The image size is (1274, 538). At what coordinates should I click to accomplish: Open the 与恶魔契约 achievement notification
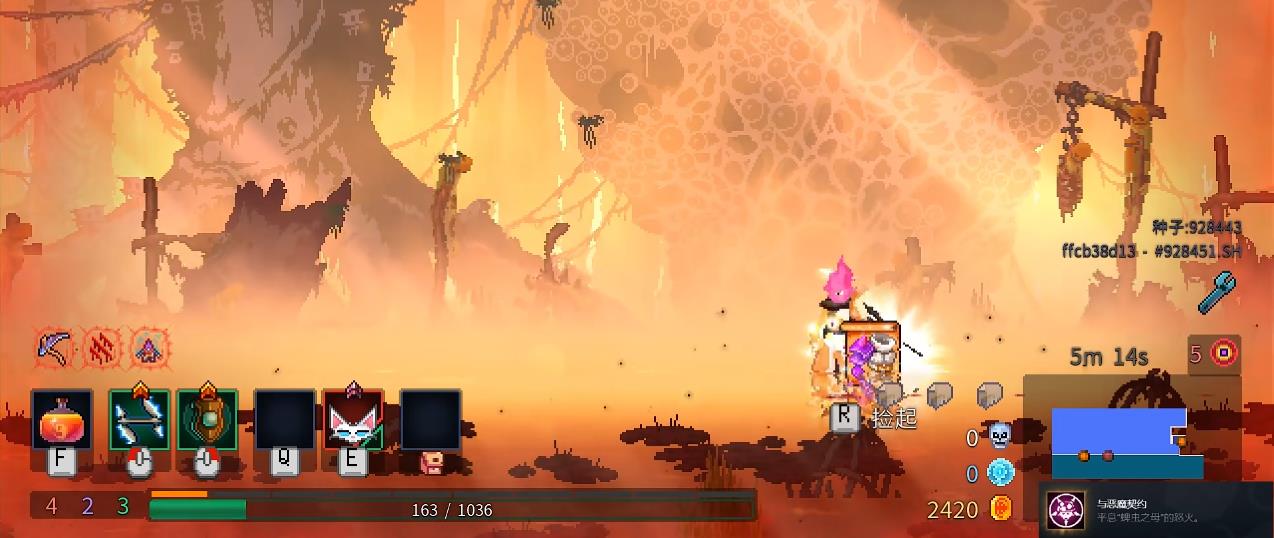[1155, 510]
